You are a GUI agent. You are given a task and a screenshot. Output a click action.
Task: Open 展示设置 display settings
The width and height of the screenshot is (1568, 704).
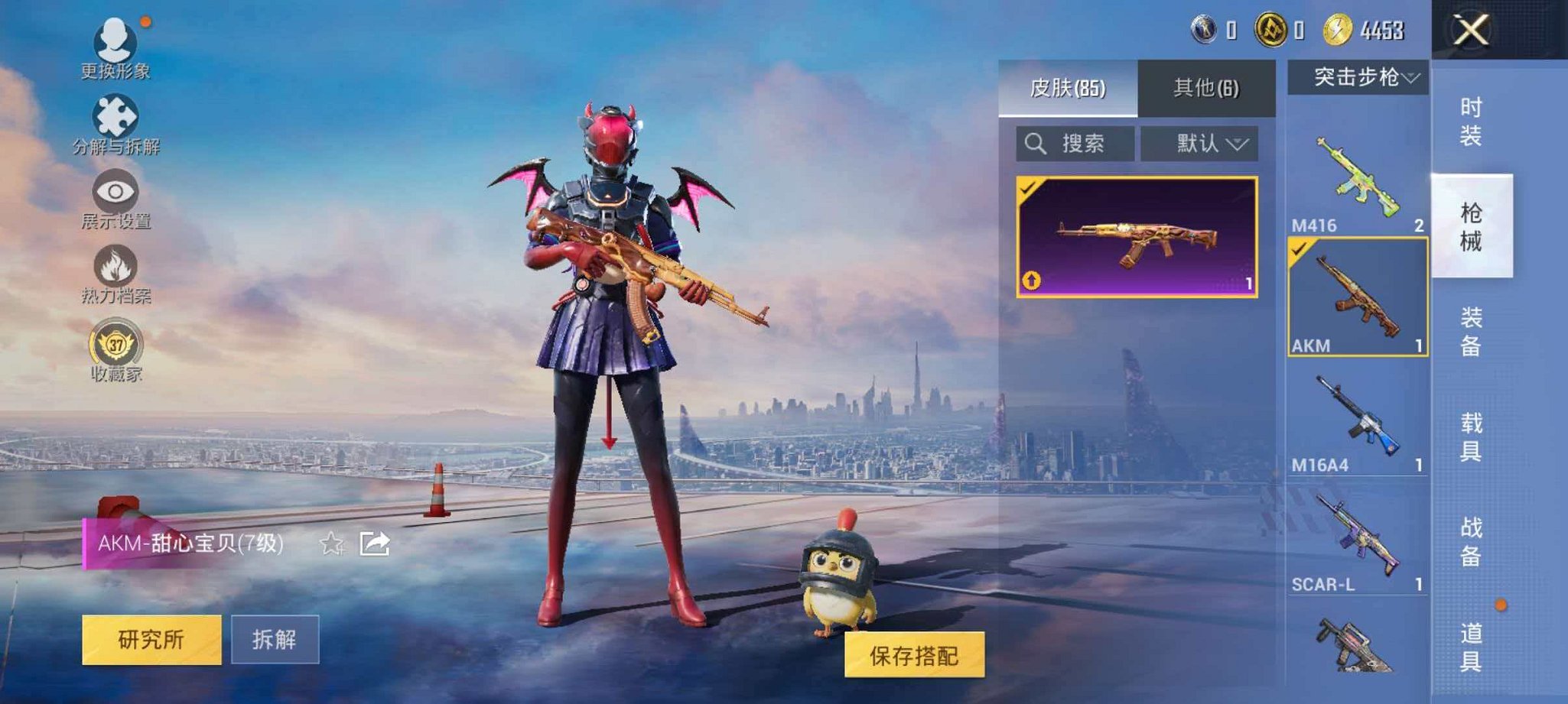(114, 190)
